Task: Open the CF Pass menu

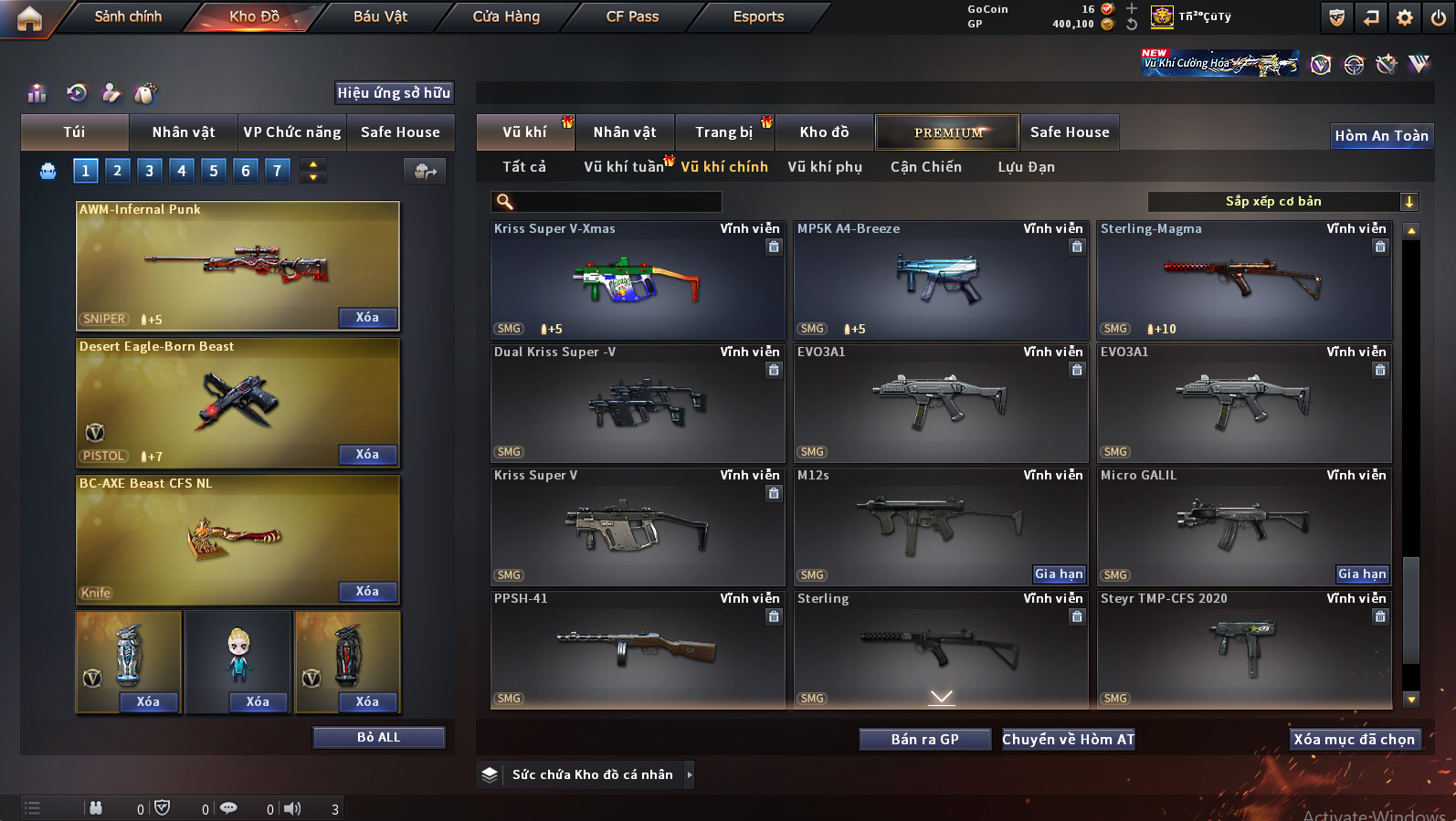Action: coord(632,16)
